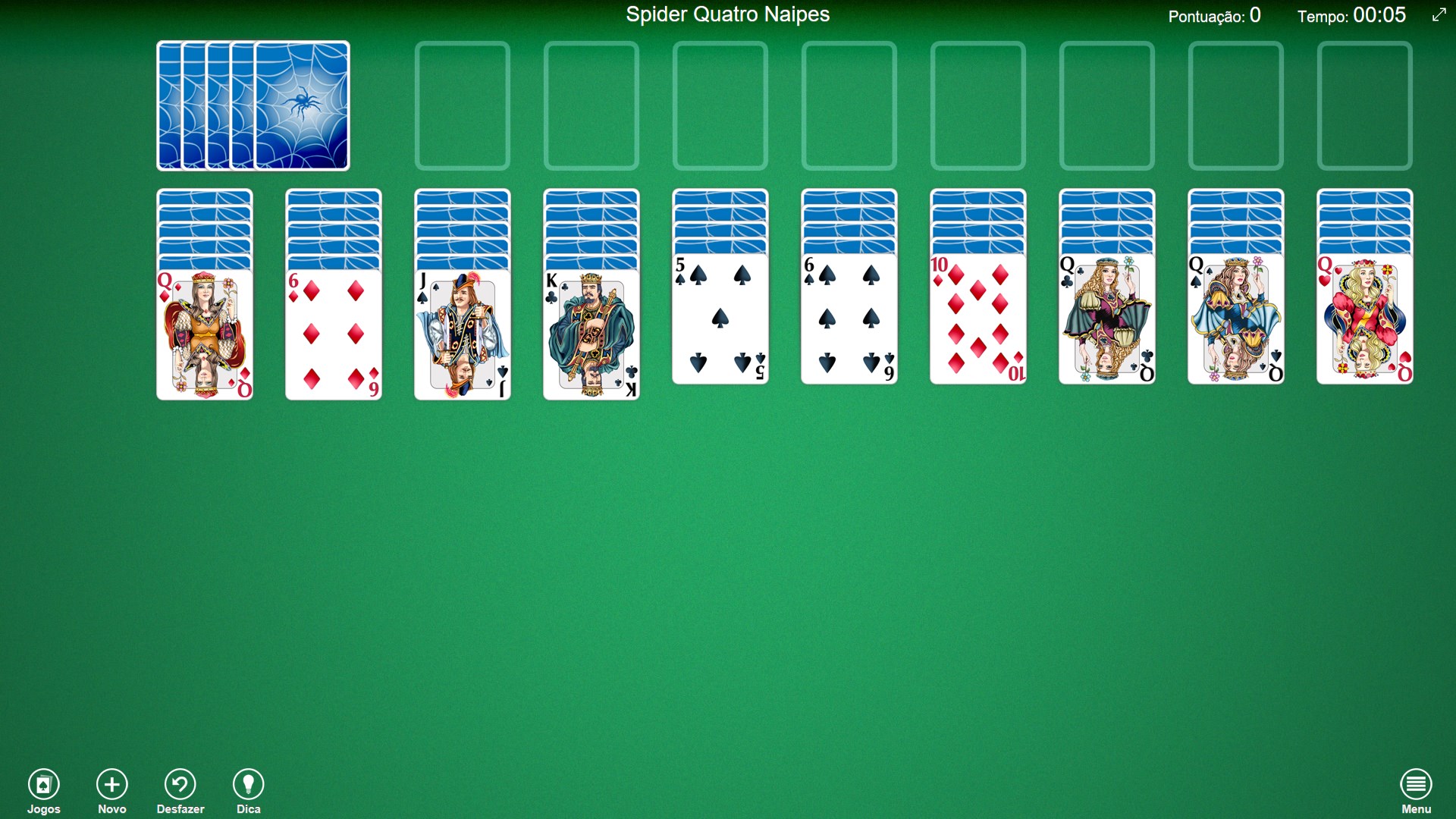Image resolution: width=1456 pixels, height=819 pixels.
Task: Click the fullscreen expand arrows icon
Action: click(1439, 14)
